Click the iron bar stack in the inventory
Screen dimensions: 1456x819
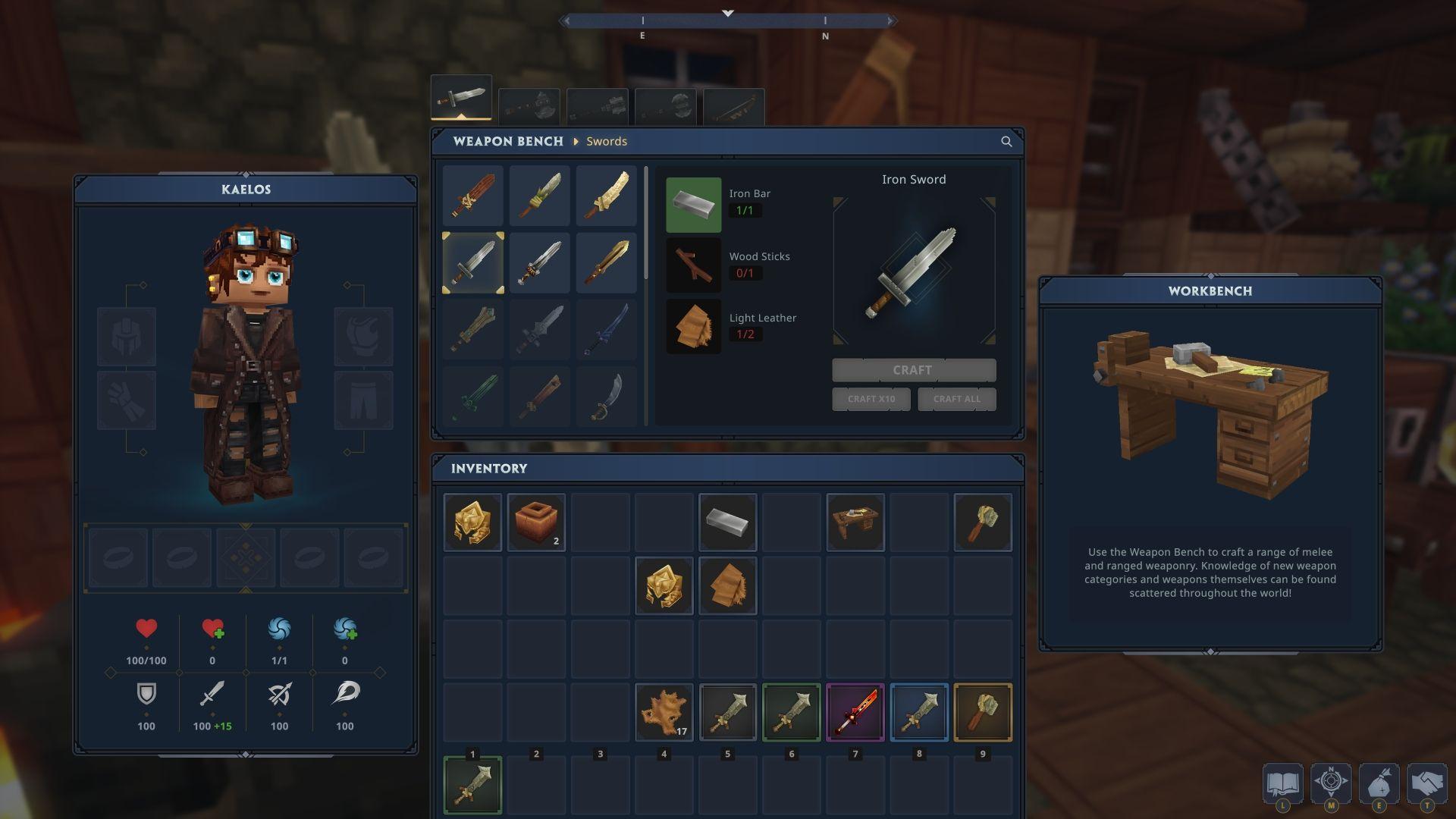[x=726, y=522]
